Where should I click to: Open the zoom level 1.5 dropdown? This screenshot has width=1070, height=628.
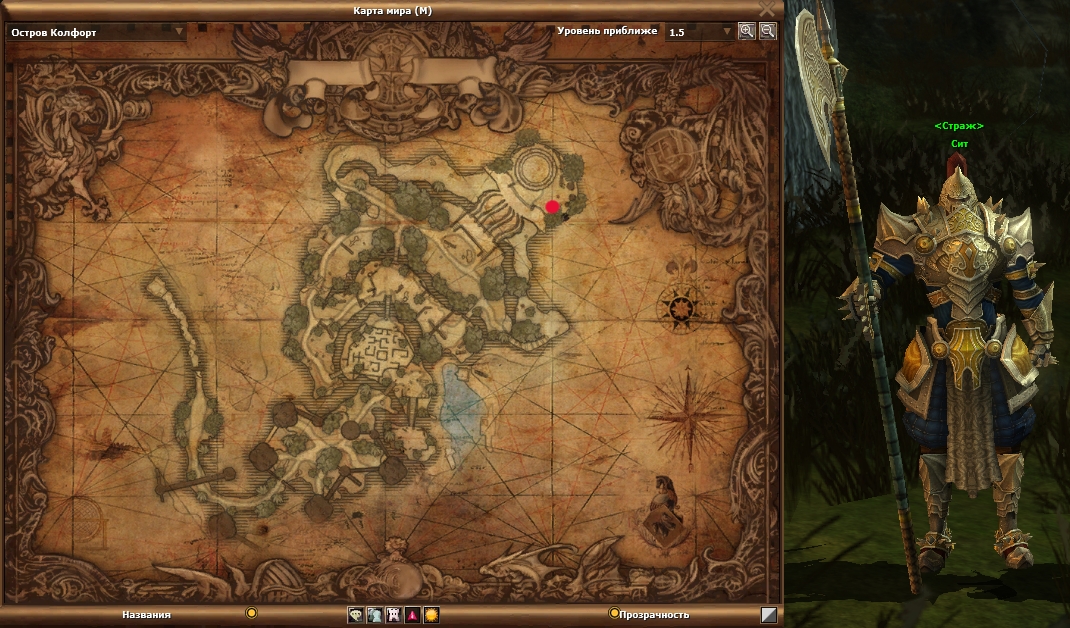pyautogui.click(x=727, y=32)
